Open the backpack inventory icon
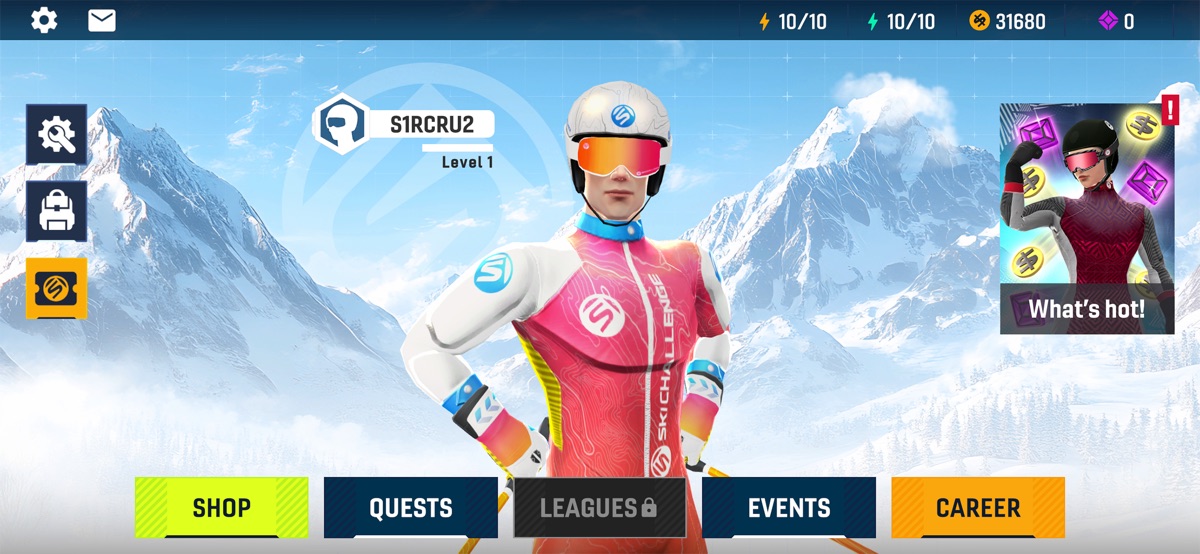This screenshot has width=1200, height=554. pyautogui.click(x=56, y=211)
